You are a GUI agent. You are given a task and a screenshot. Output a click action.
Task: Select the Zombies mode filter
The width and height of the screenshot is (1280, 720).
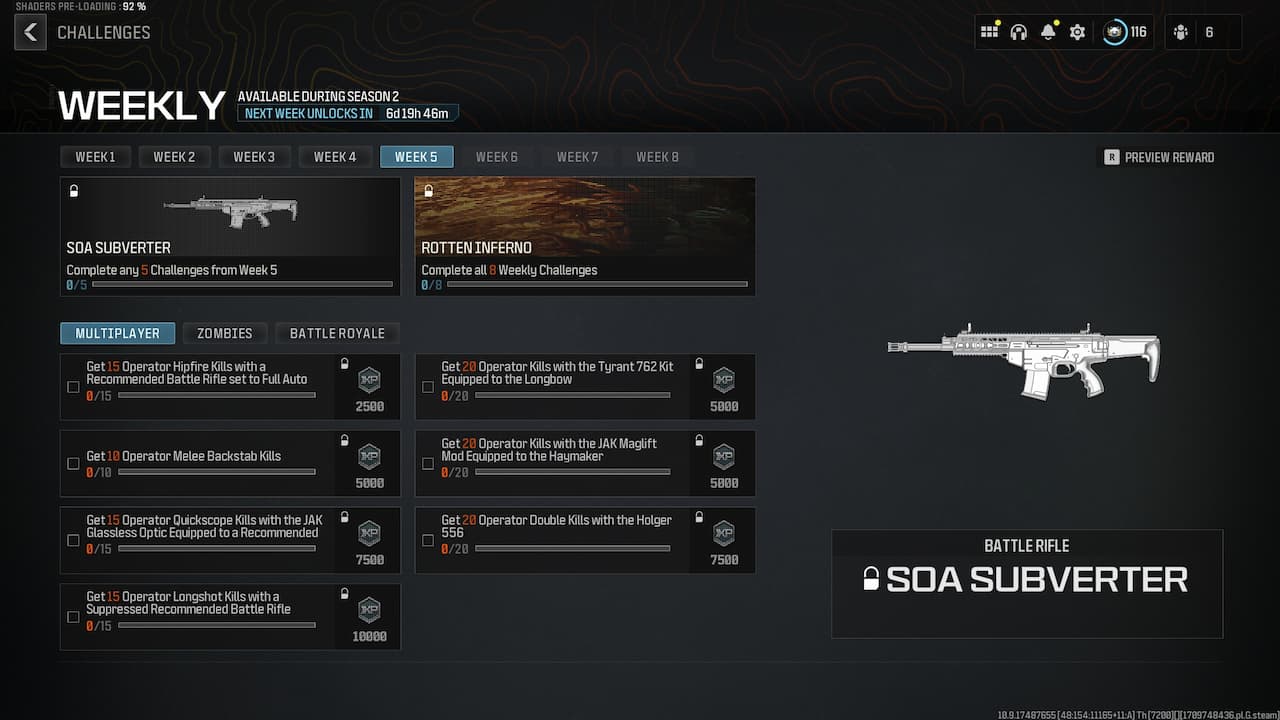[225, 333]
